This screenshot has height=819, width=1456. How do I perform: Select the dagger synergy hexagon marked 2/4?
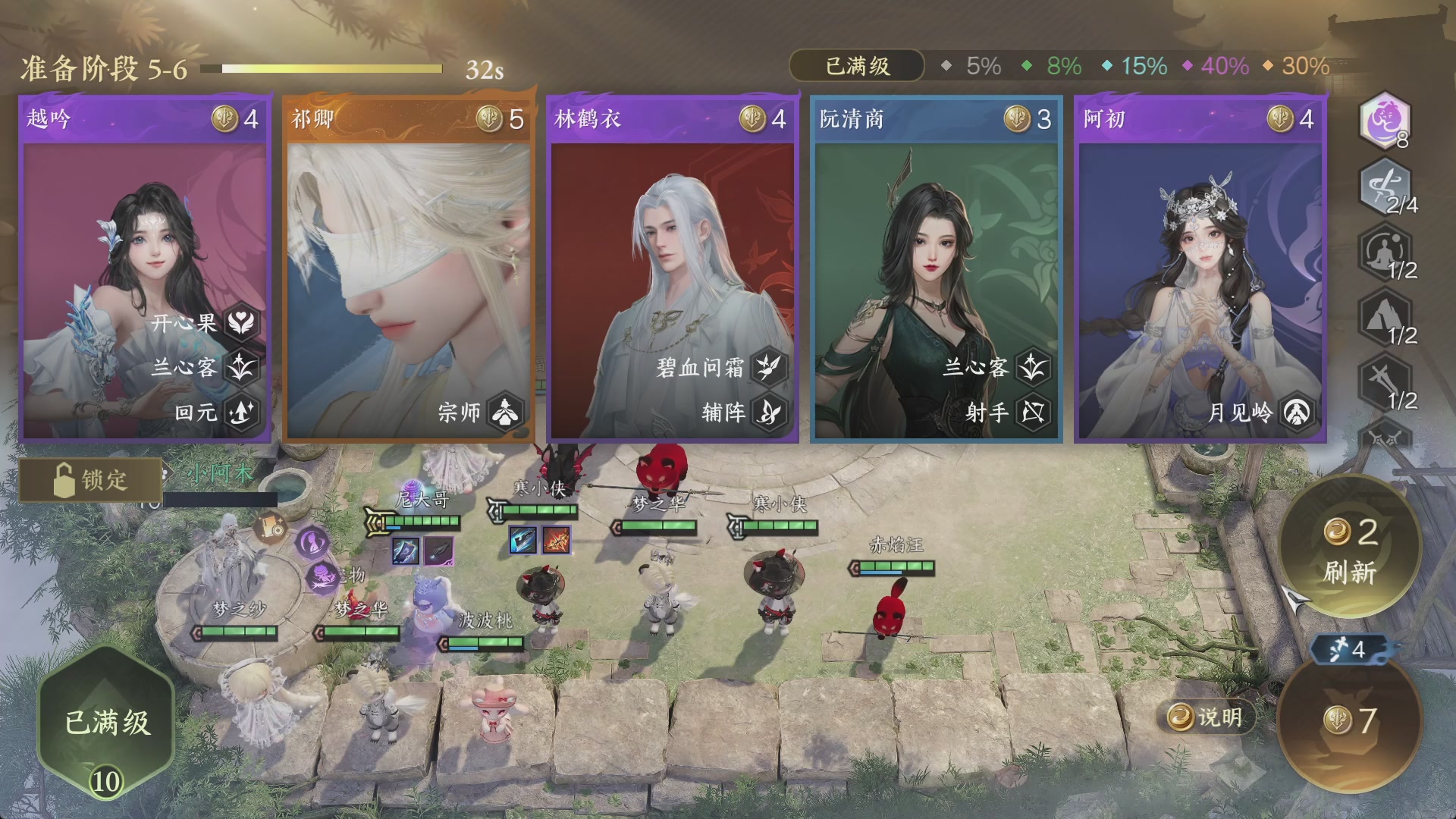[x=1387, y=190]
